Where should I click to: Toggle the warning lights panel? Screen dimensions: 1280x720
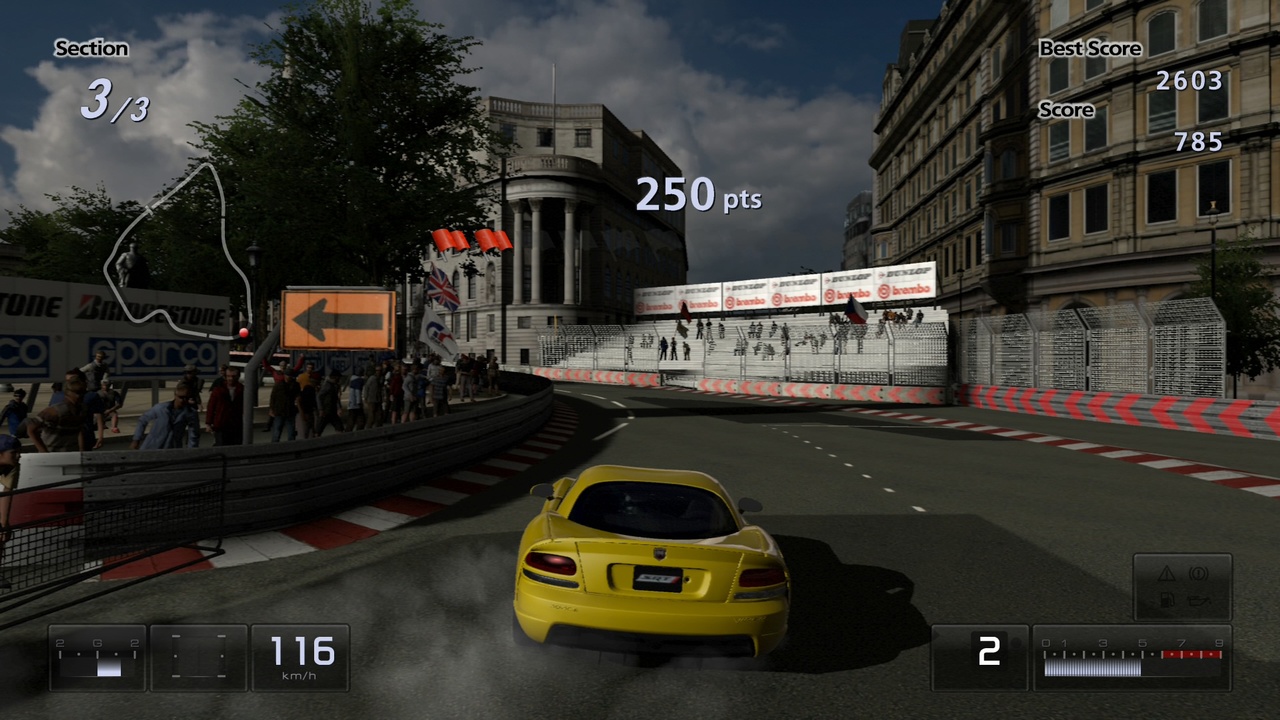[1182, 587]
